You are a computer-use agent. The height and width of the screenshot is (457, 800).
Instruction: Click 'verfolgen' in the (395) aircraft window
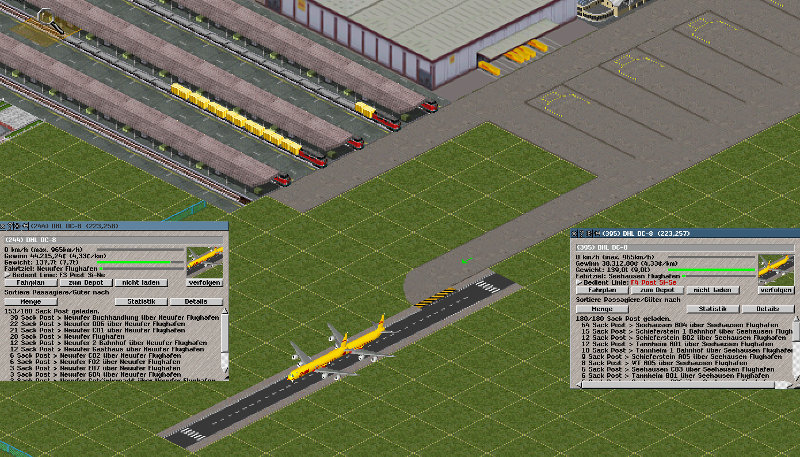point(775,290)
